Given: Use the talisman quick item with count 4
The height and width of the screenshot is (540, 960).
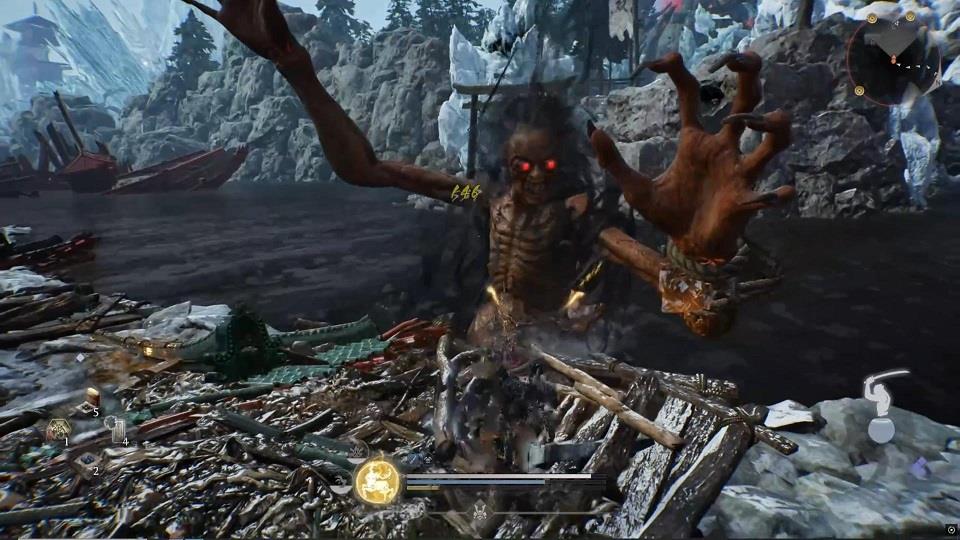Looking at the screenshot, I should pyautogui.click(x=118, y=431).
